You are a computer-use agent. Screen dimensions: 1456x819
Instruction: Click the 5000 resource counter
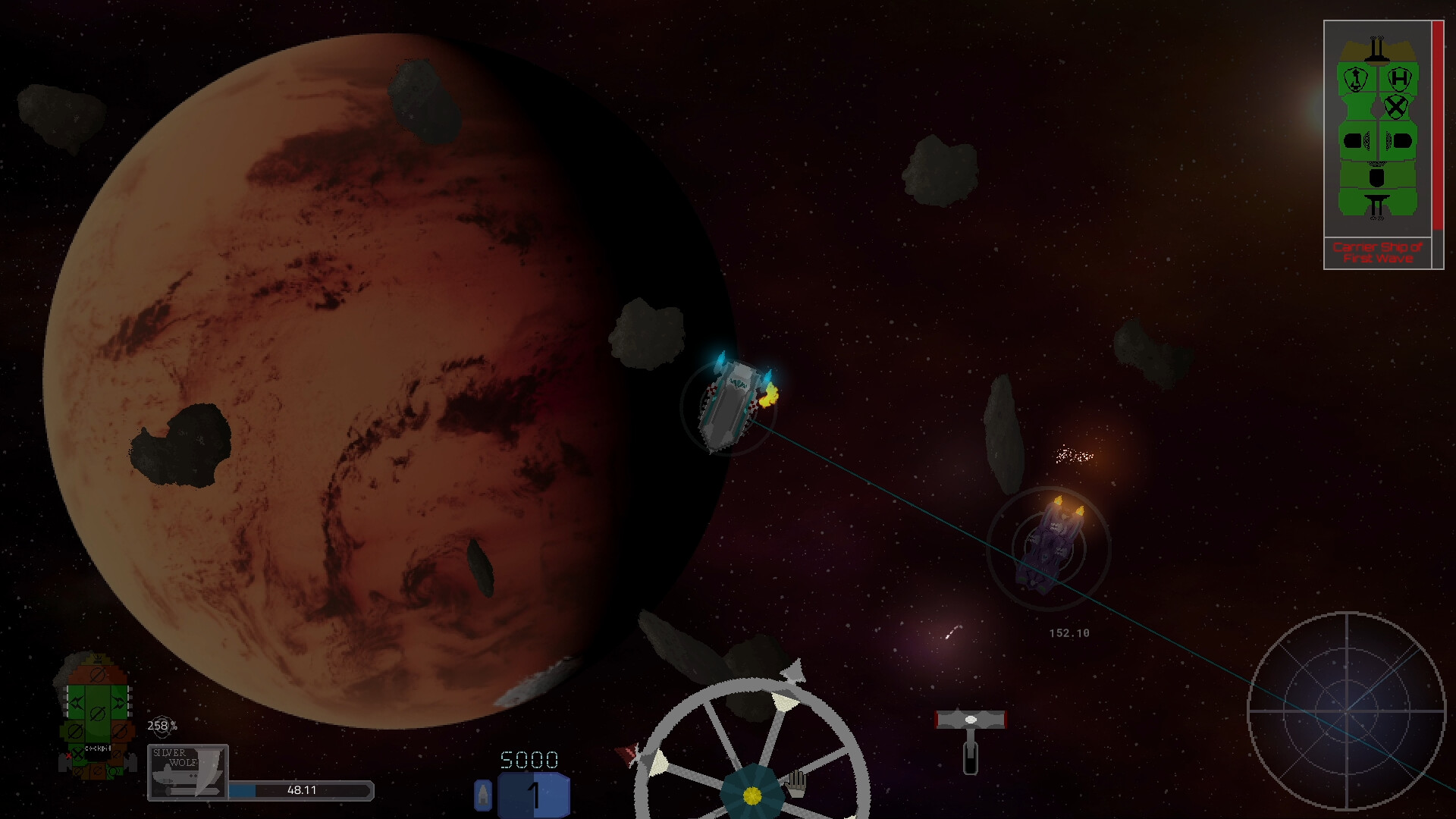click(x=531, y=758)
